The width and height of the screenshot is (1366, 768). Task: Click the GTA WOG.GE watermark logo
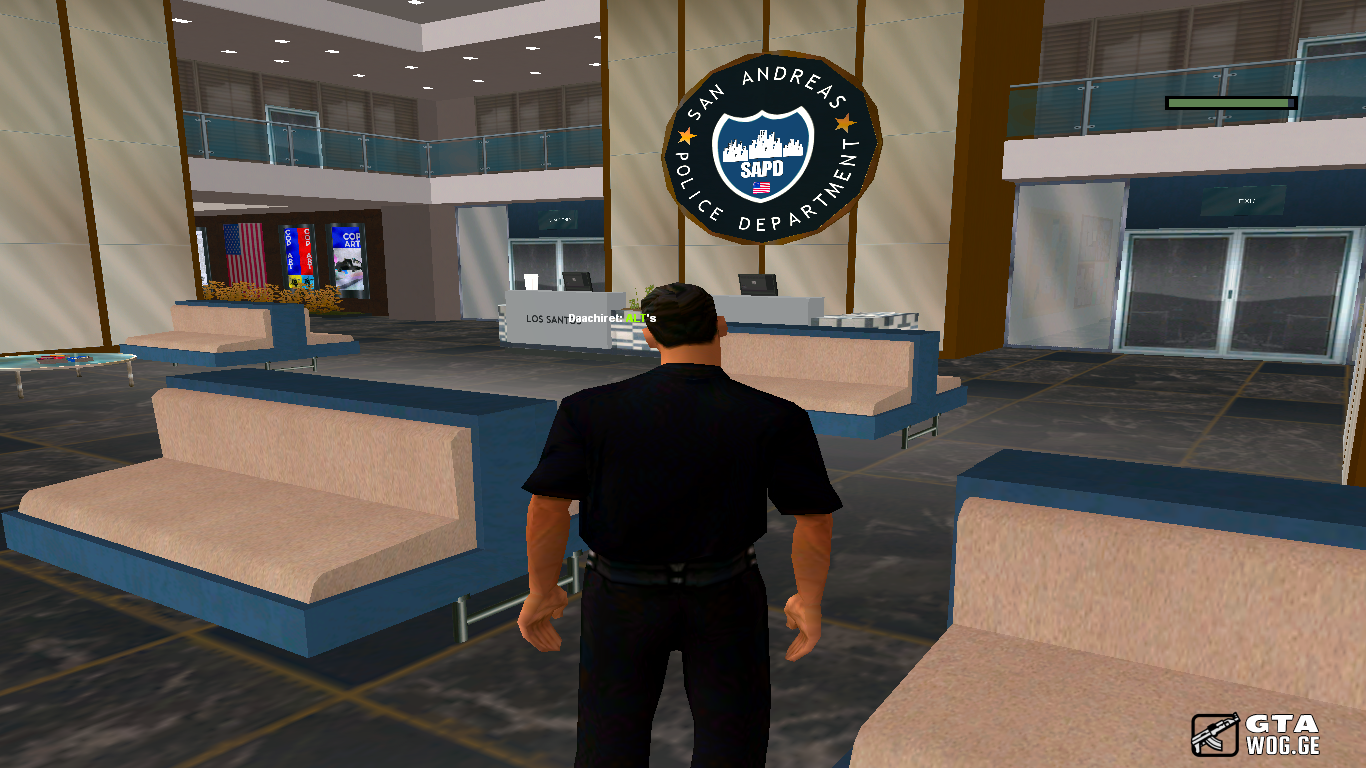click(x=1255, y=734)
